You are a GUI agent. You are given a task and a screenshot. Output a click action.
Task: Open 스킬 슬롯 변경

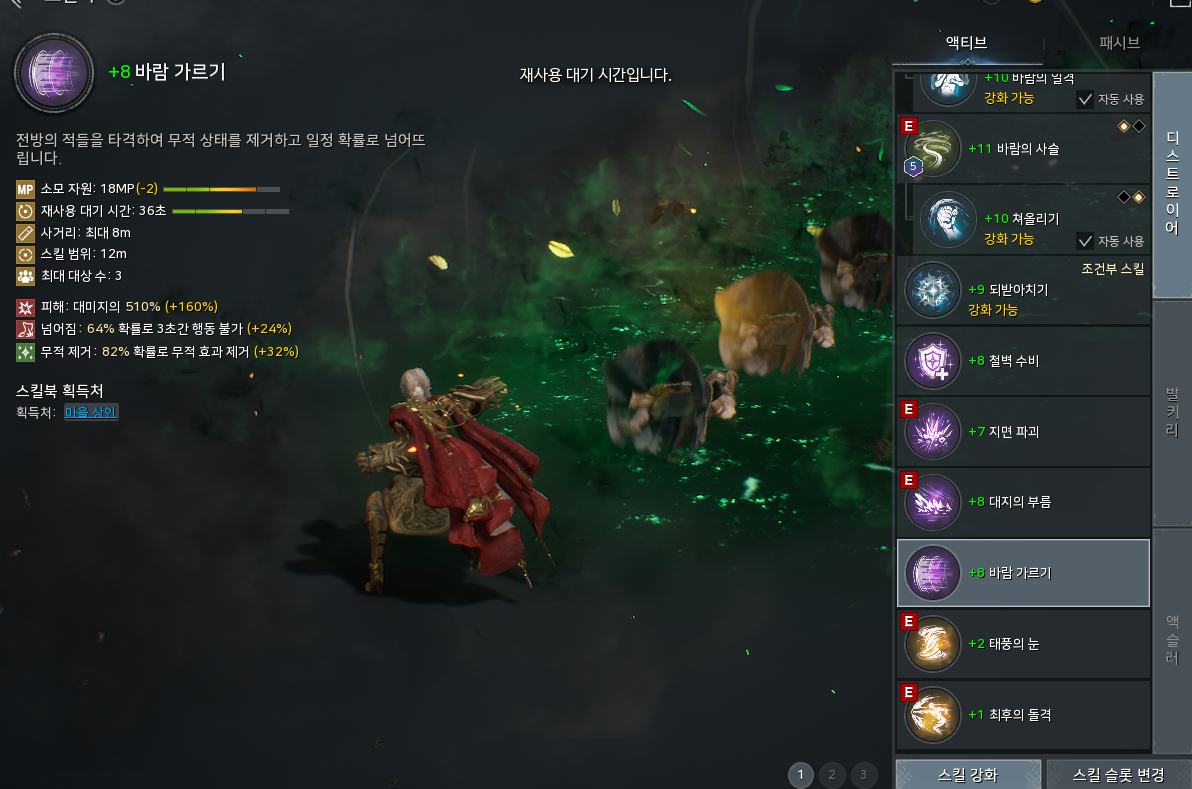[1118, 774]
